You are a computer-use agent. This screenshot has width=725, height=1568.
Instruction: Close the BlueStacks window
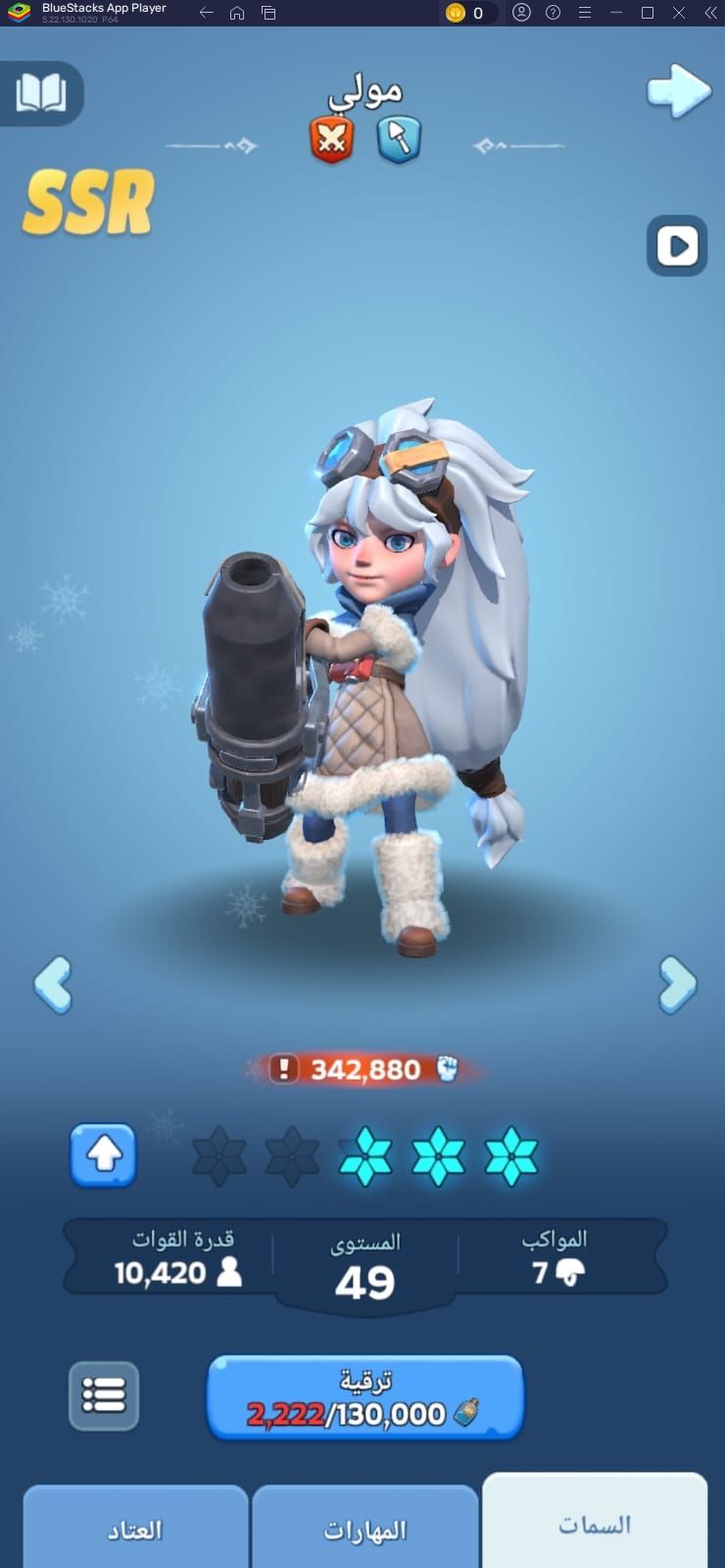pos(679,13)
